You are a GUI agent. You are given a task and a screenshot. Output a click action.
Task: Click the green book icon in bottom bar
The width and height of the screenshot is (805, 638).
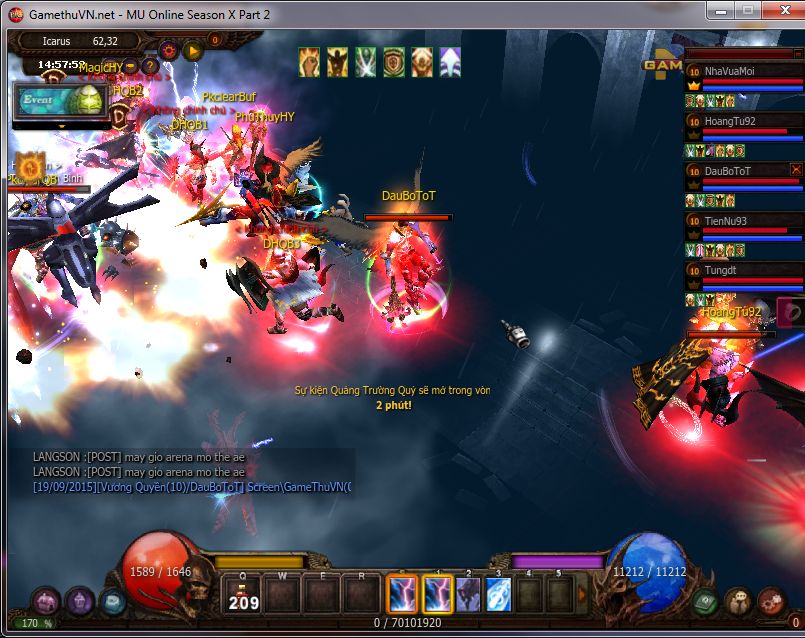click(x=707, y=601)
